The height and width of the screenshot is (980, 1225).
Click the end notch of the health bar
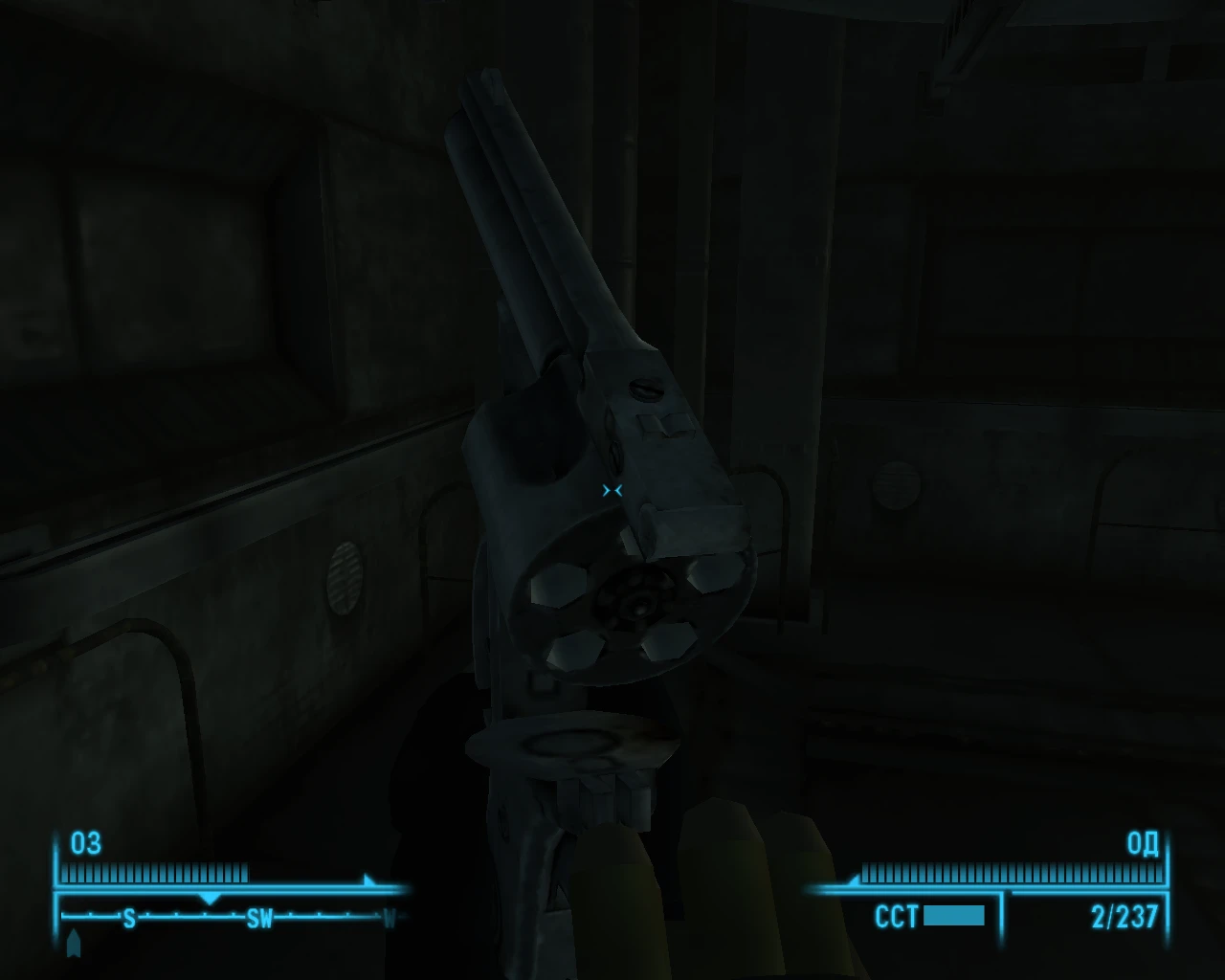[248, 872]
